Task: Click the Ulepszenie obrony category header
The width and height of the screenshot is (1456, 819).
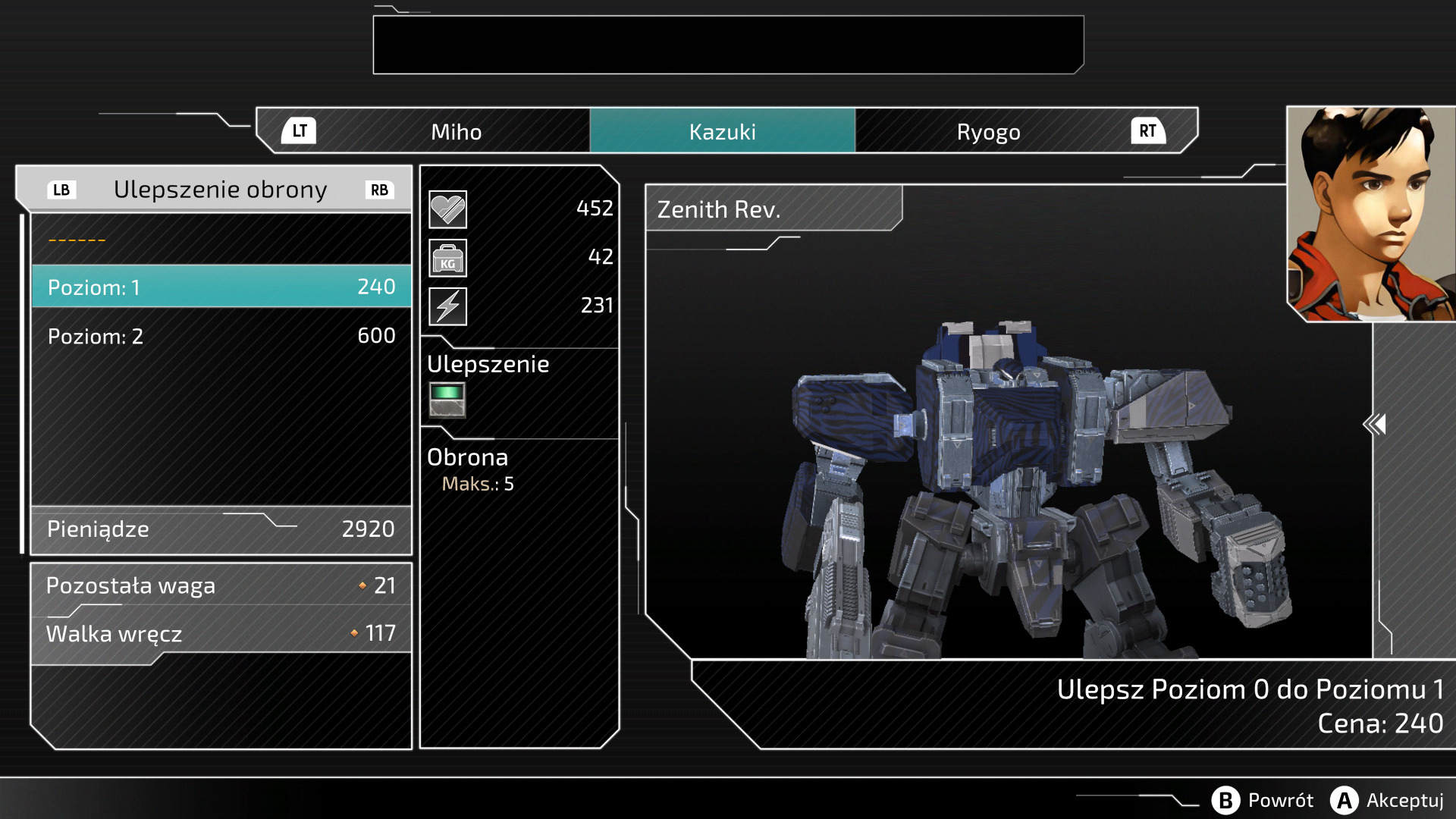Action: click(x=220, y=190)
